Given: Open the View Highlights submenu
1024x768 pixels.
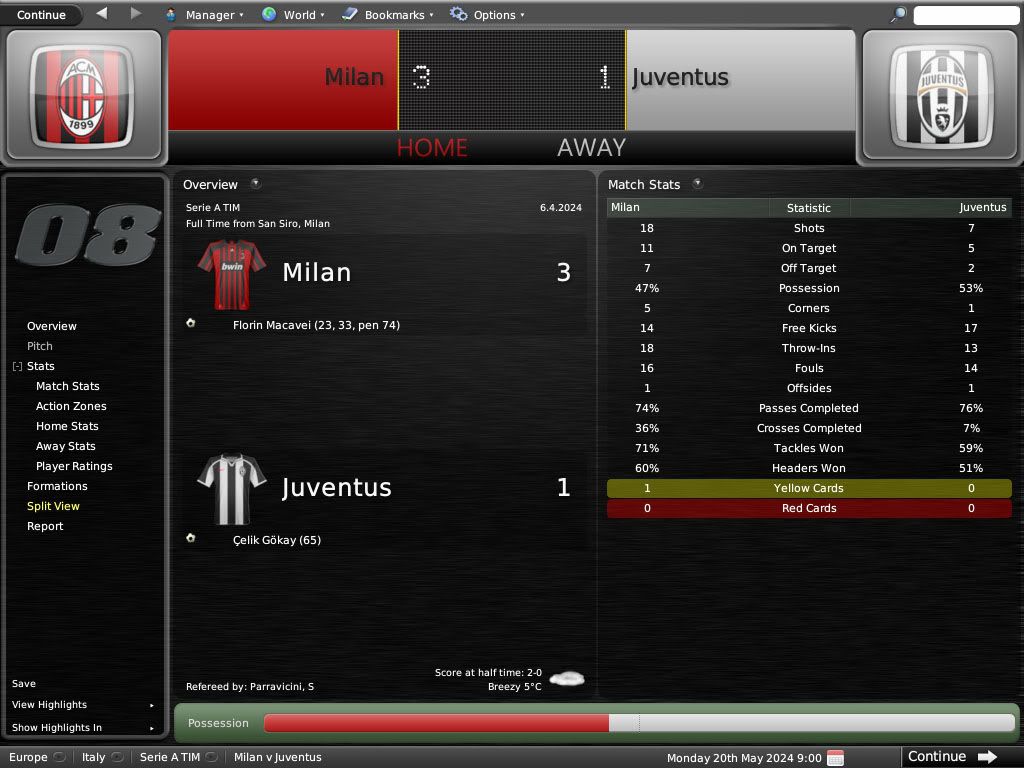Looking at the screenshot, I should [50, 705].
